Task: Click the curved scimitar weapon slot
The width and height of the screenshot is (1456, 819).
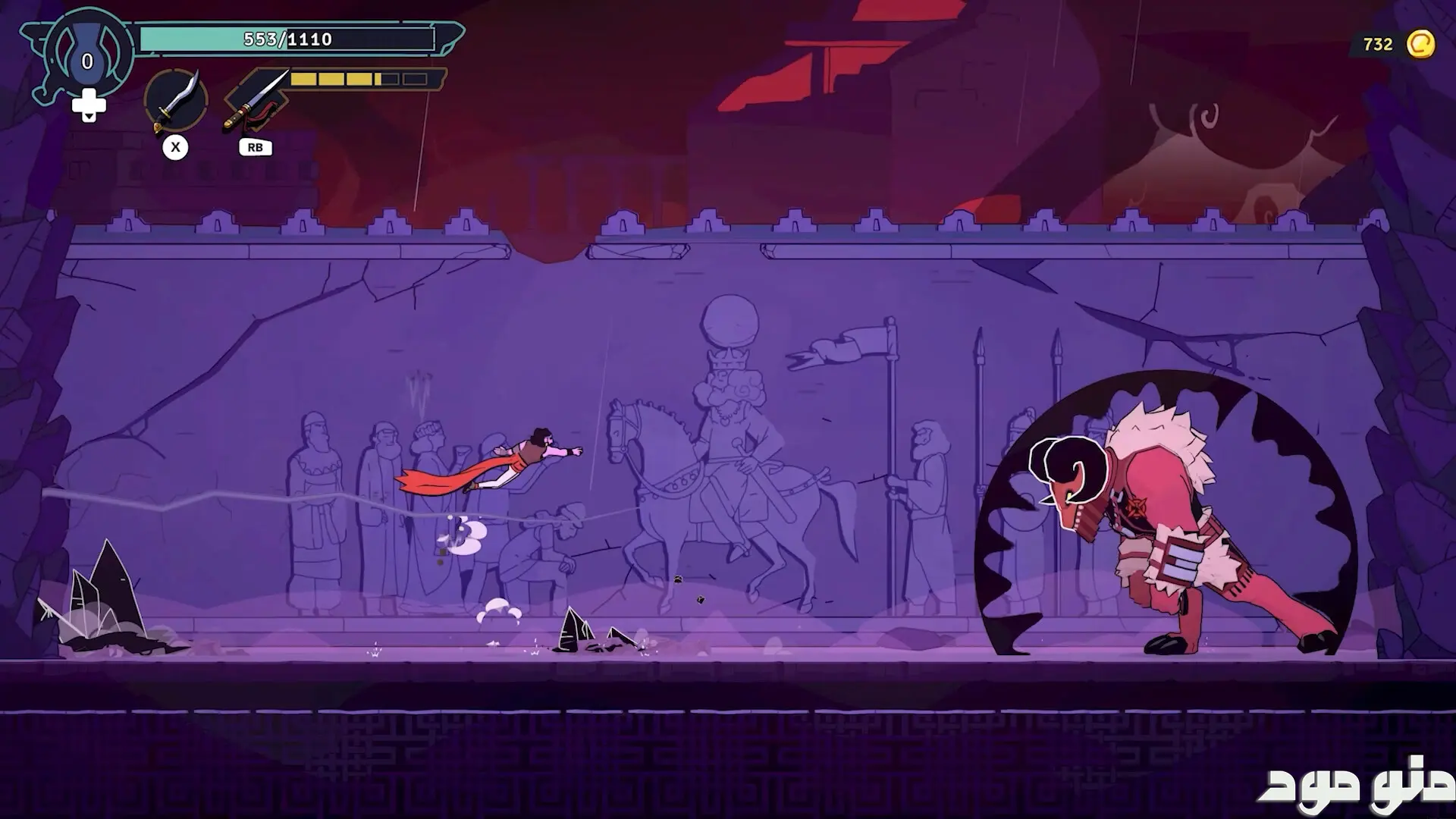Action: pyautogui.click(x=176, y=100)
